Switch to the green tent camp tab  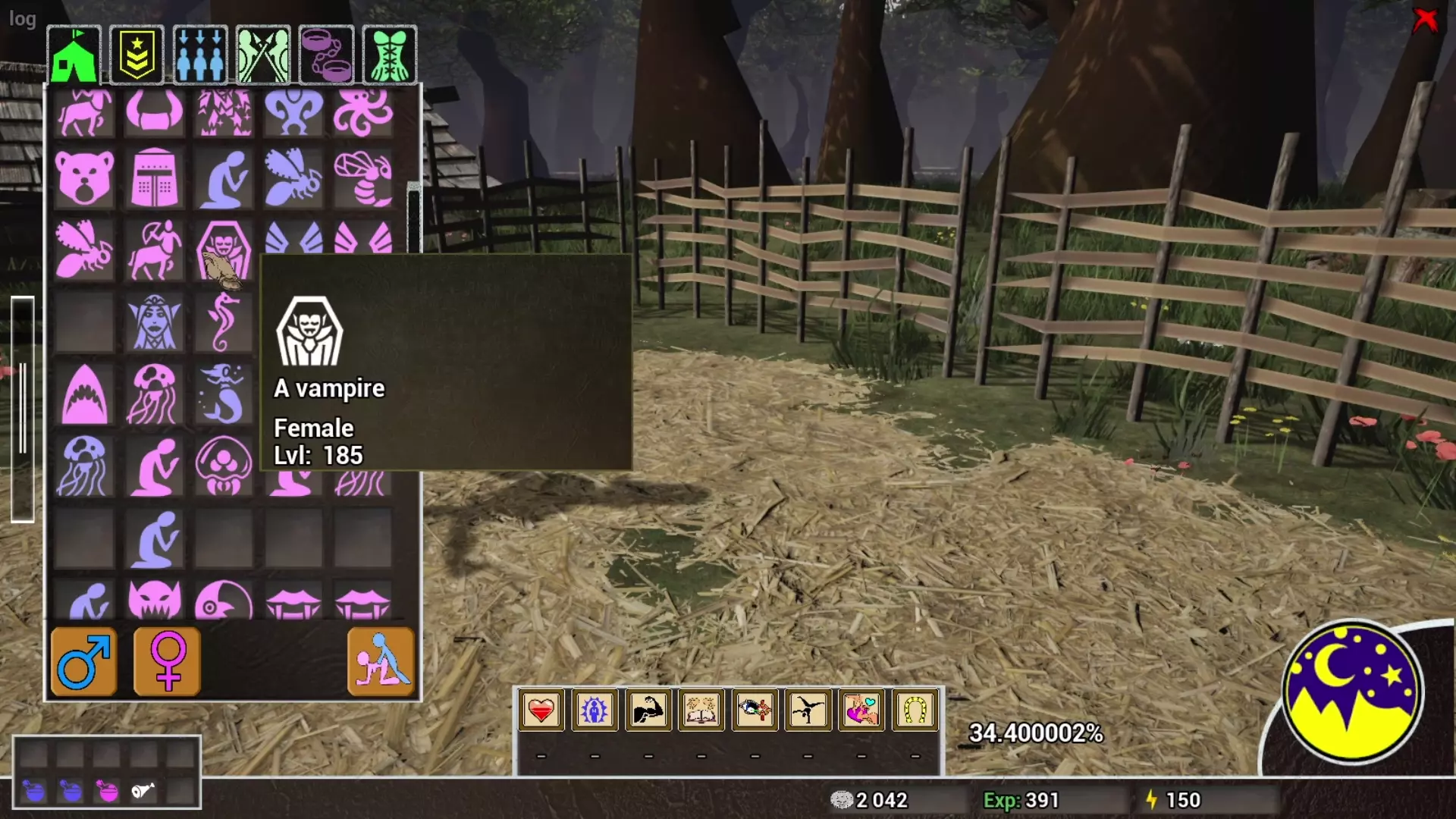pyautogui.click(x=74, y=55)
